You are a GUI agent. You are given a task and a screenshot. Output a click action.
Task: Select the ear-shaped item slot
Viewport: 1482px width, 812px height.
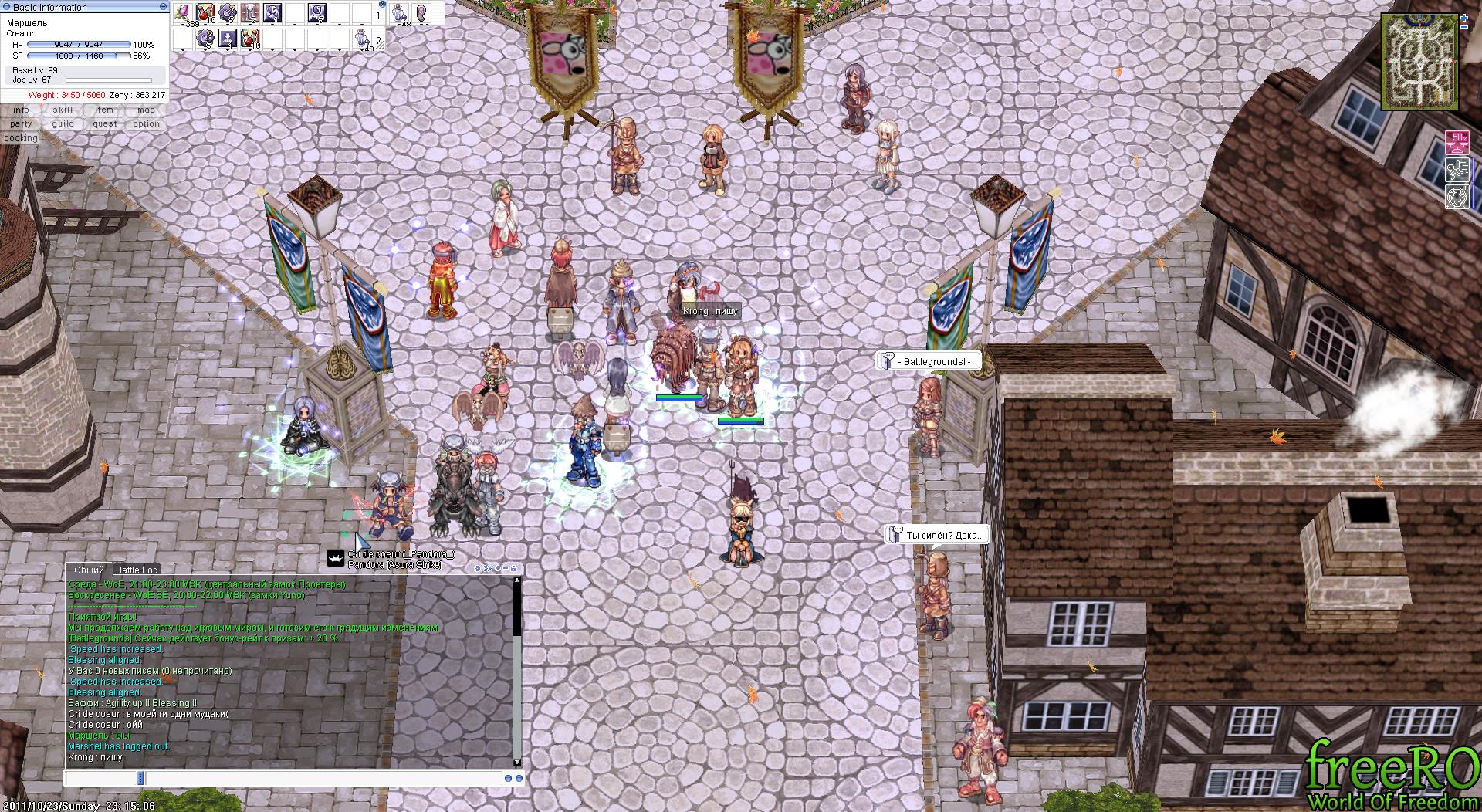coord(422,13)
